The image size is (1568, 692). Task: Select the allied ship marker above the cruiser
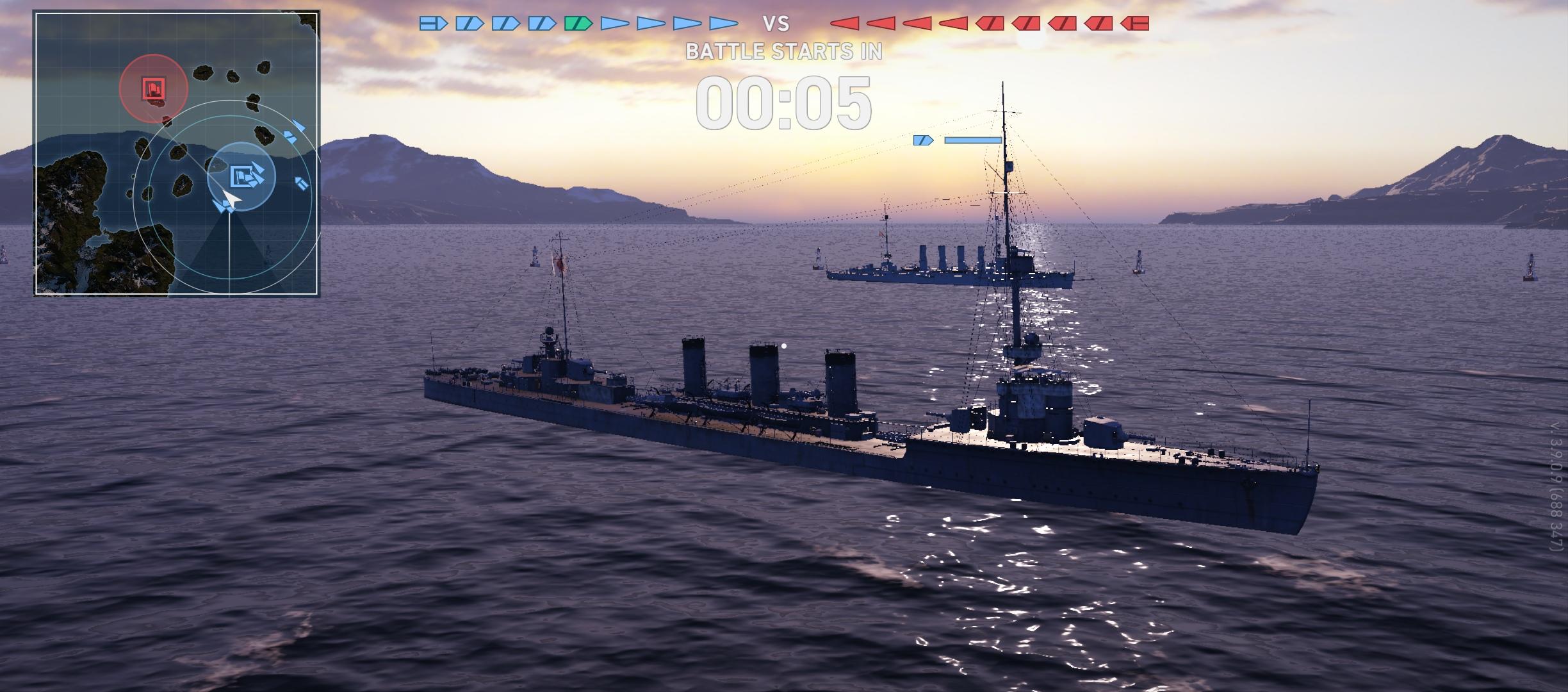pos(923,140)
